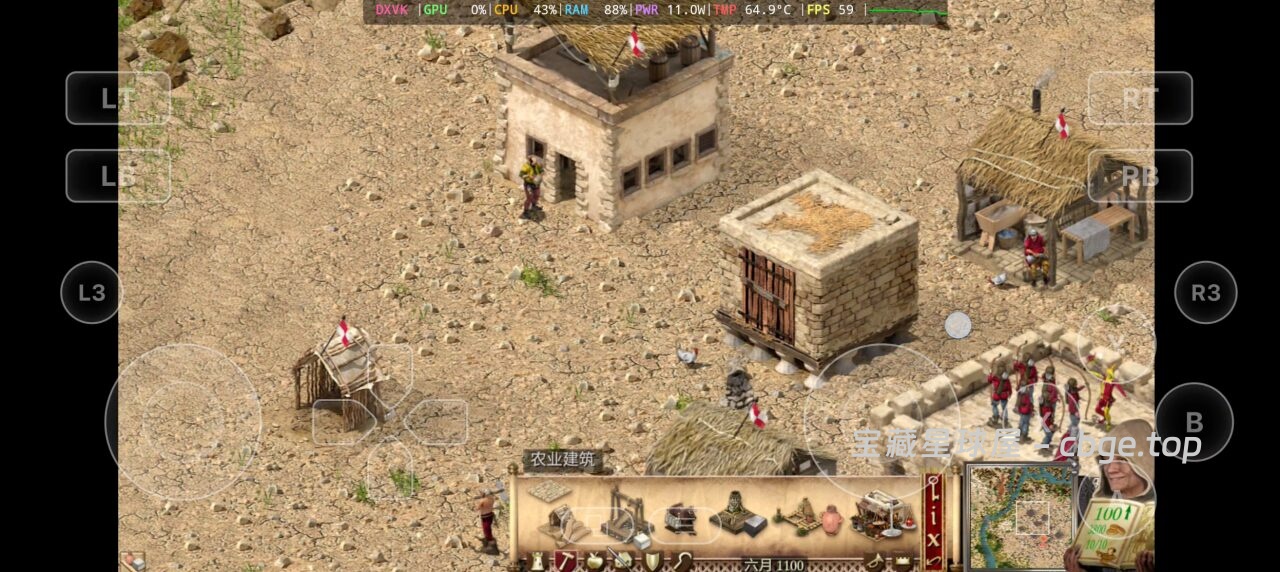The image size is (1280, 572).
Task: Activate the X delete building button
Action: (x=934, y=542)
